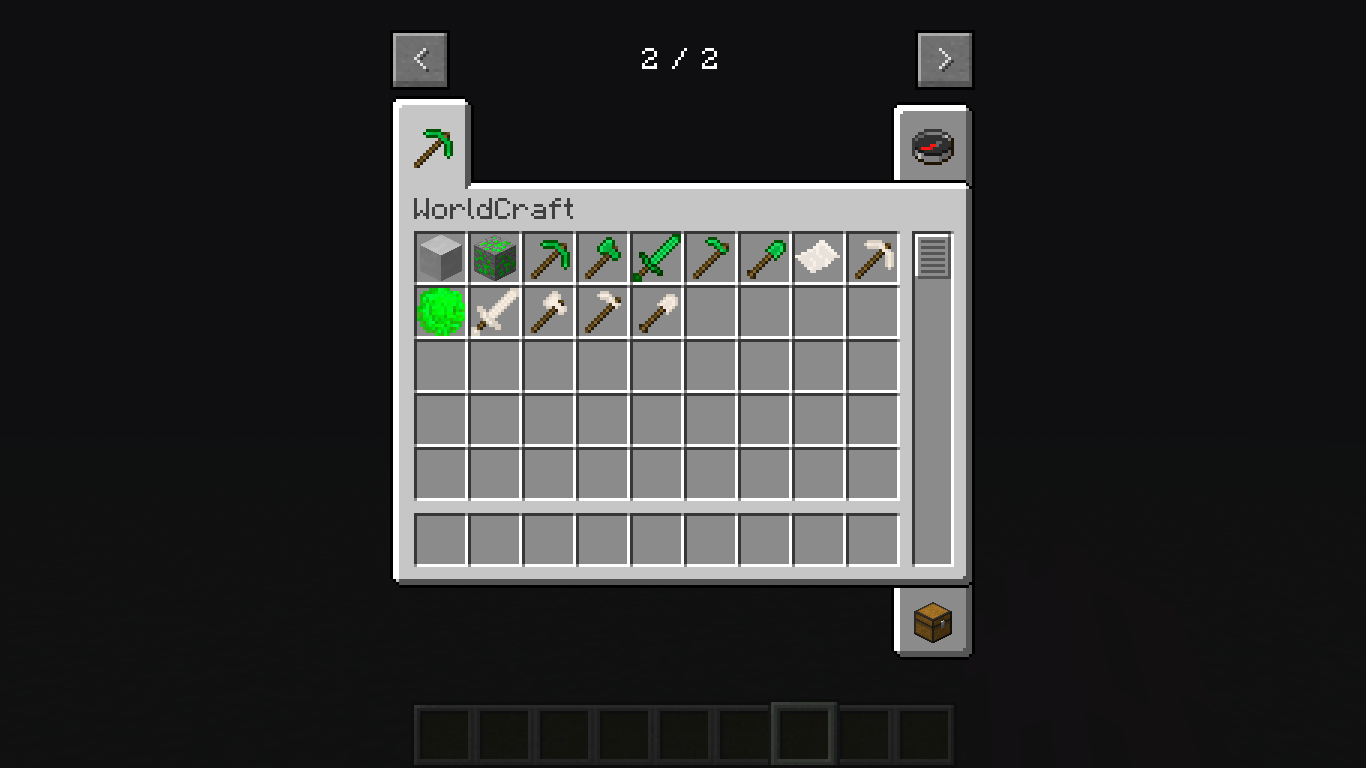1366x768 pixels.
Task: Open the chest inventory tab
Action: [932, 620]
